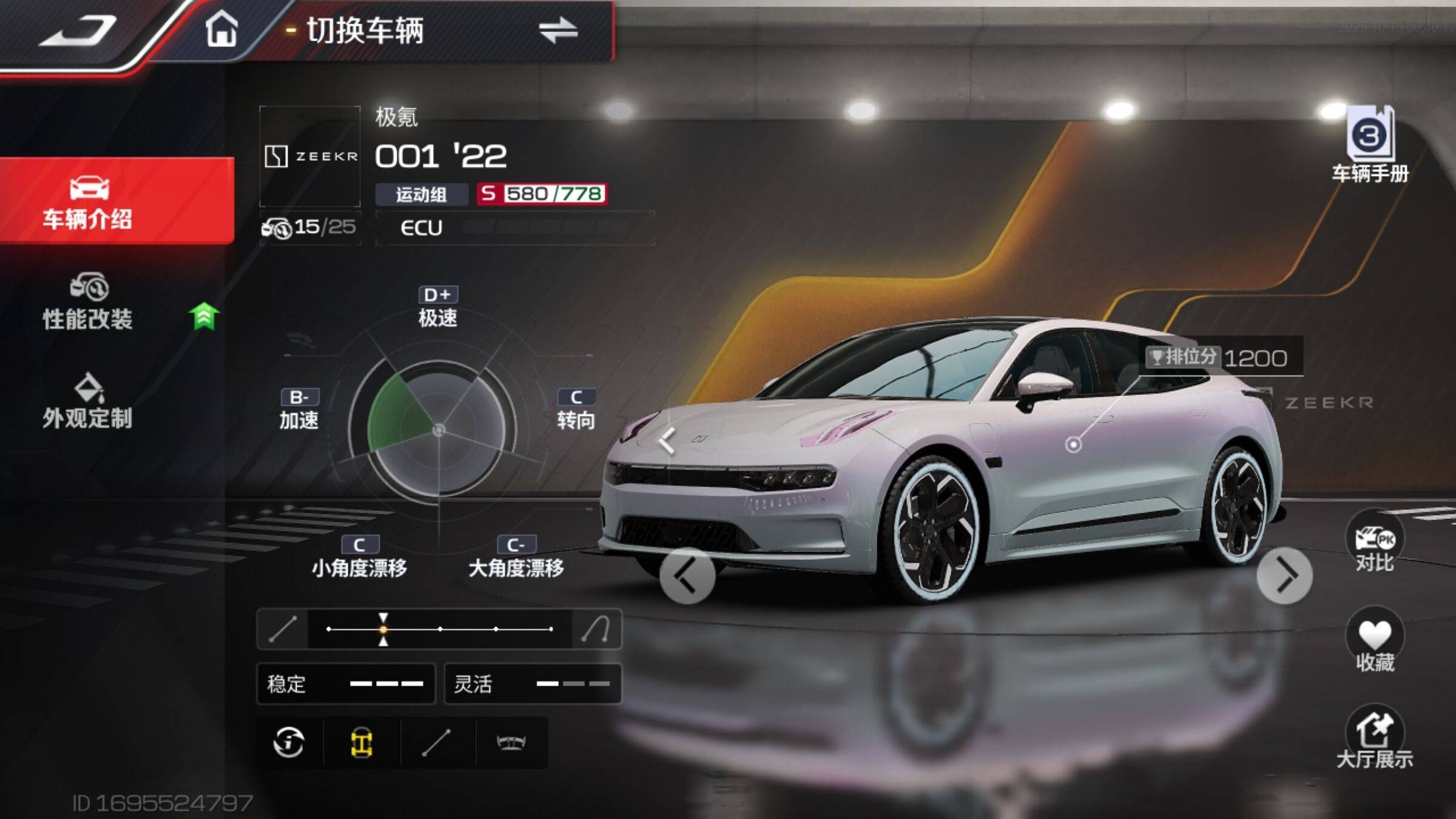Show the next car with the right arrow

coord(1284,576)
